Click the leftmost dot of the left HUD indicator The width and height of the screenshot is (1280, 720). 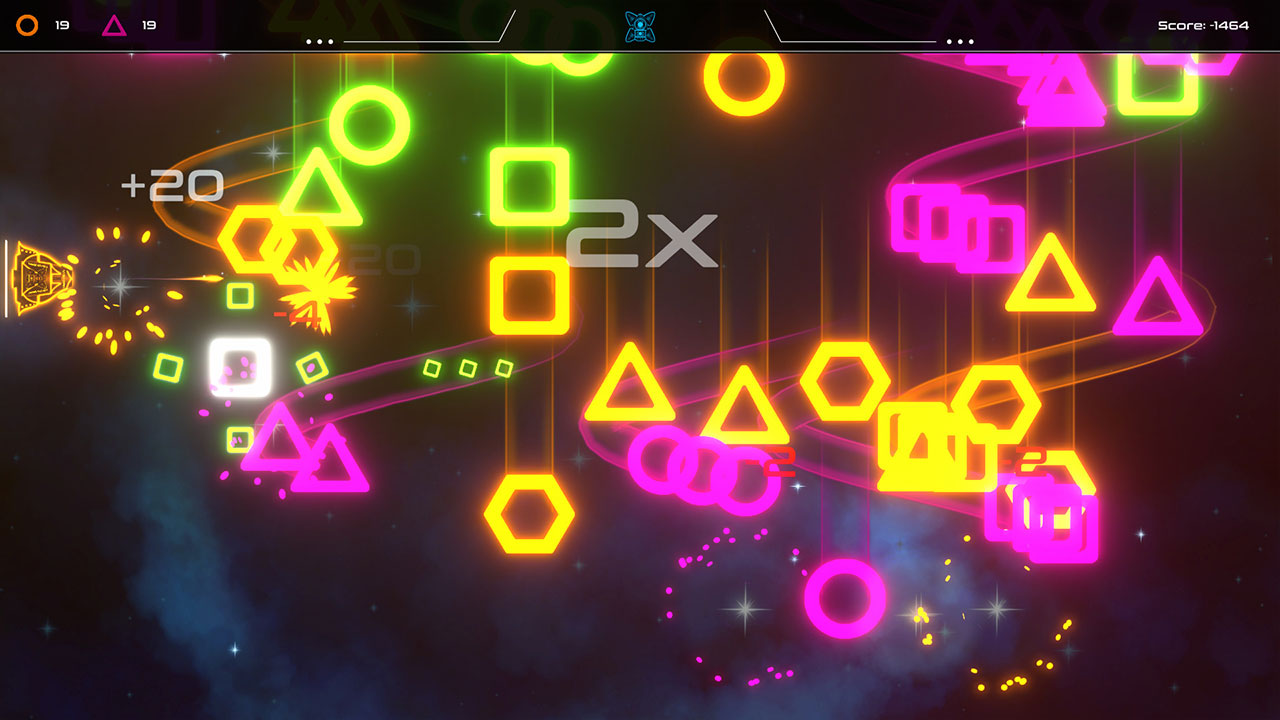tap(308, 41)
